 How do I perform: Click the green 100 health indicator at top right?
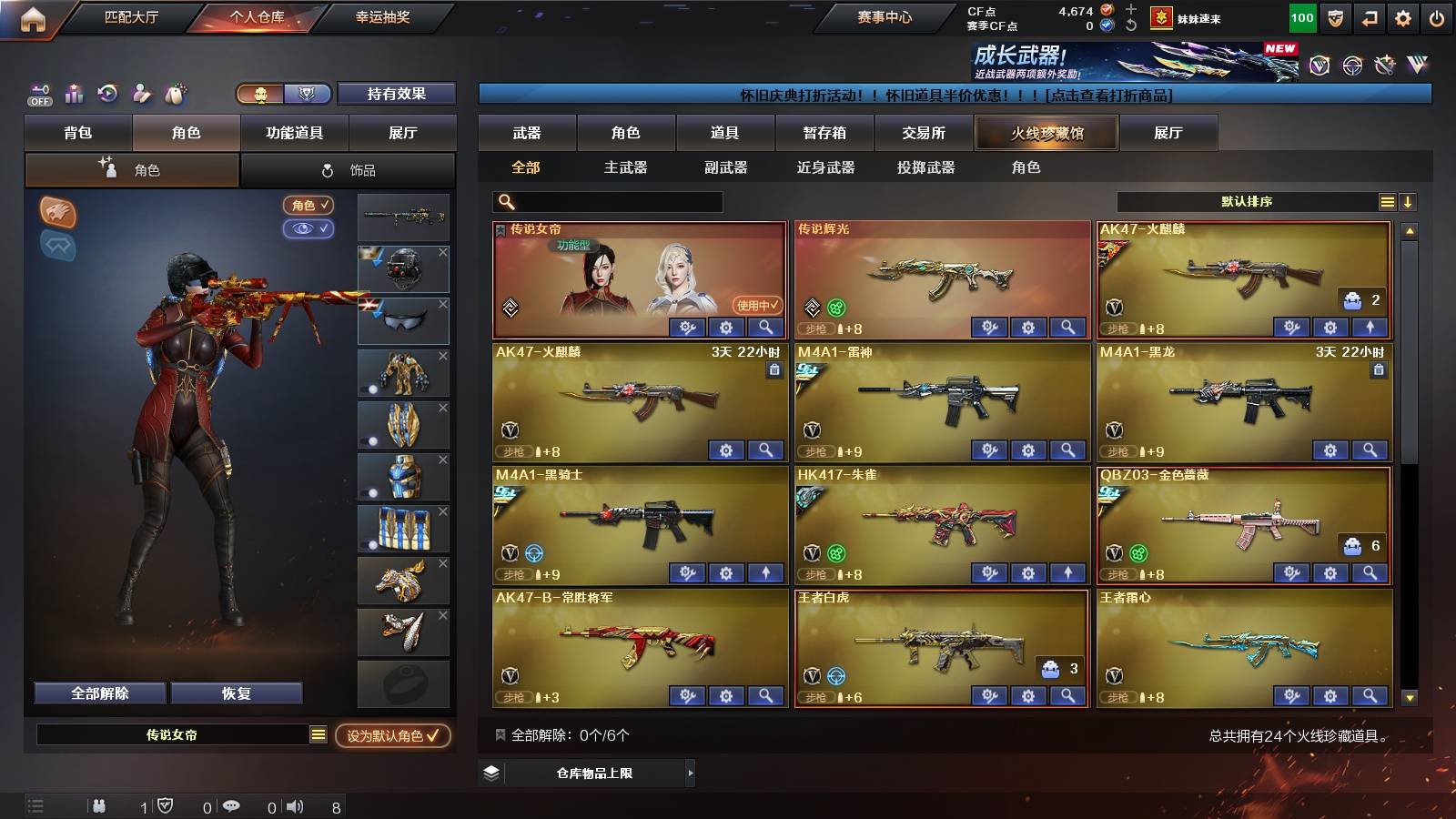coord(1302,16)
